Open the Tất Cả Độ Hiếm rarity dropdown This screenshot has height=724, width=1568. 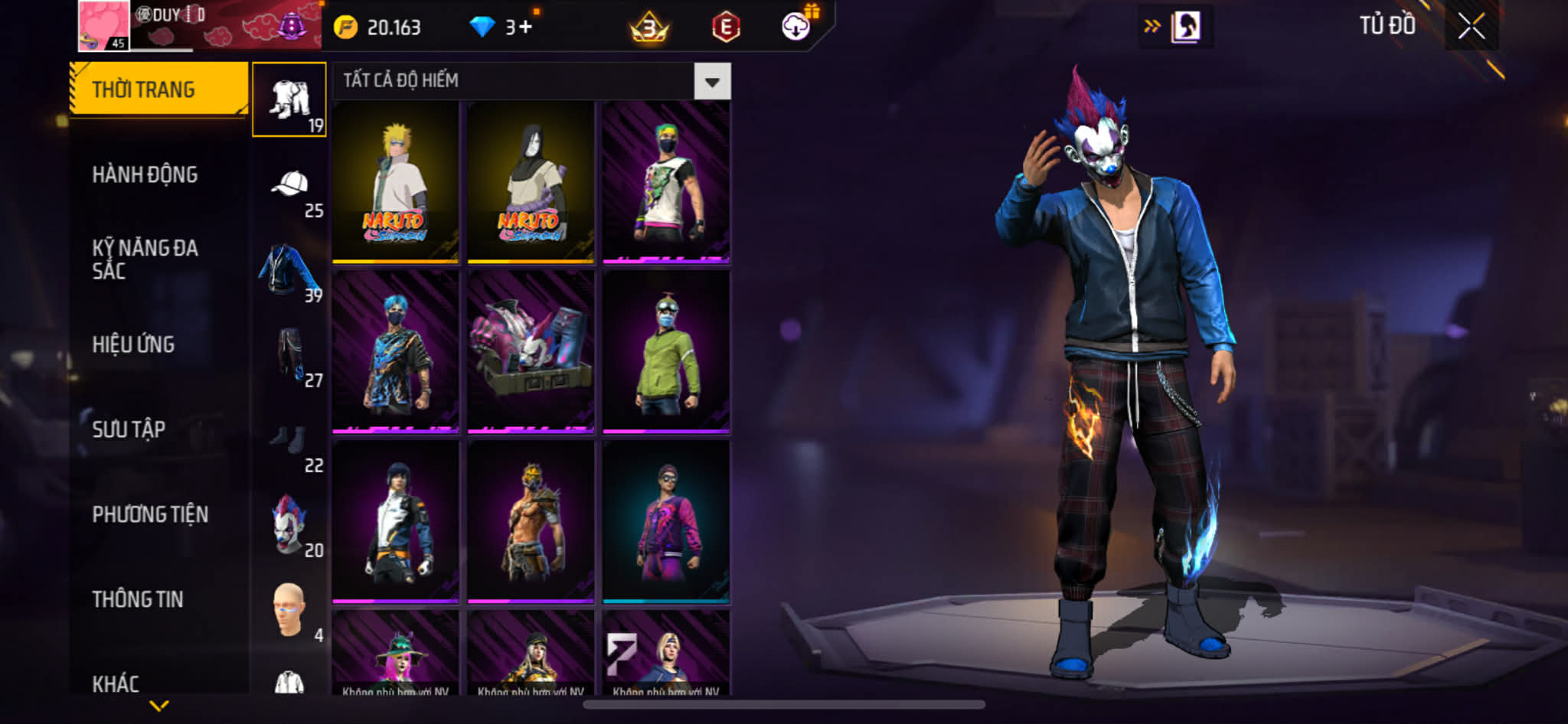712,81
